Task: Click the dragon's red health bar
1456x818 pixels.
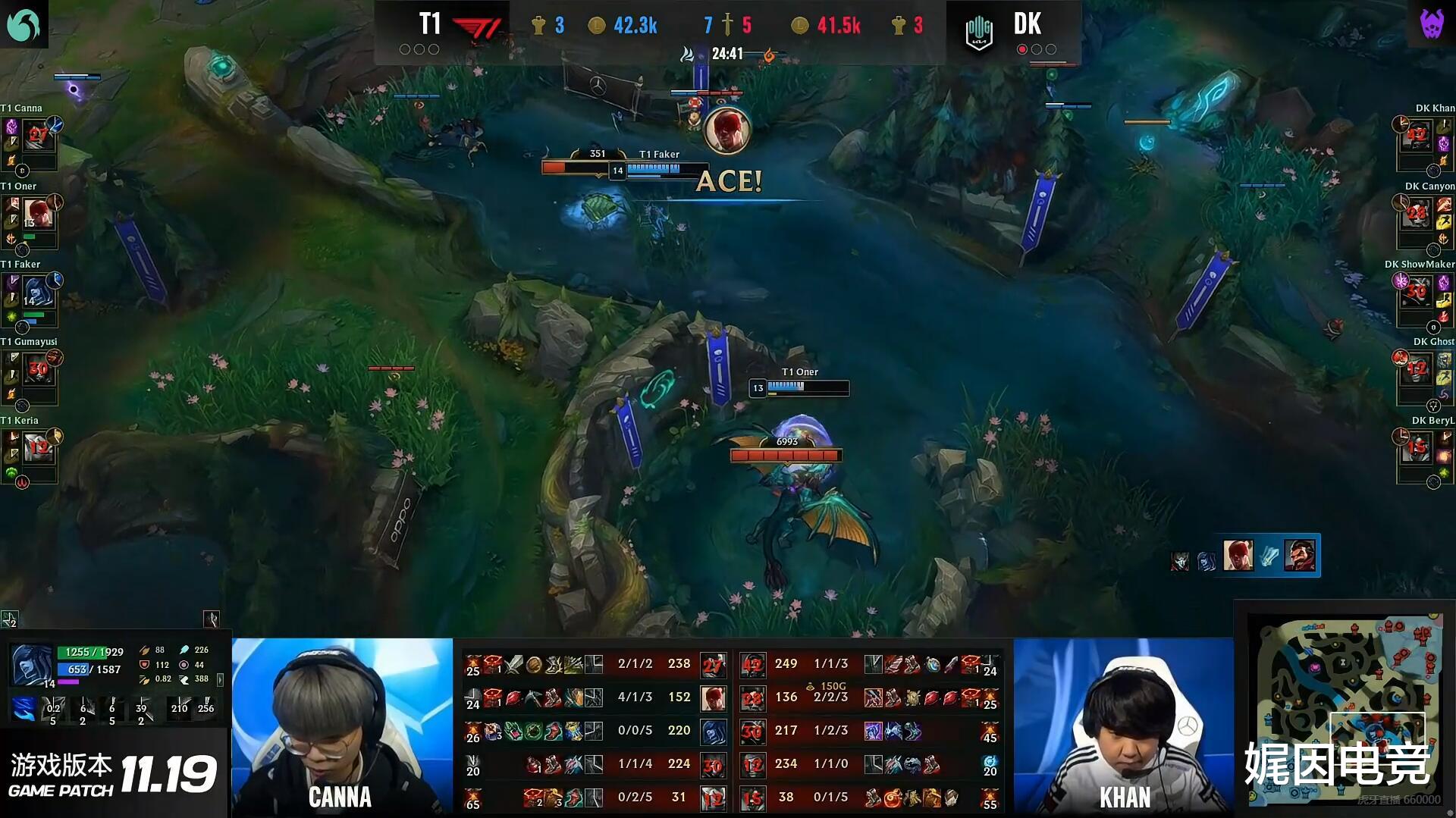Action: (x=785, y=455)
